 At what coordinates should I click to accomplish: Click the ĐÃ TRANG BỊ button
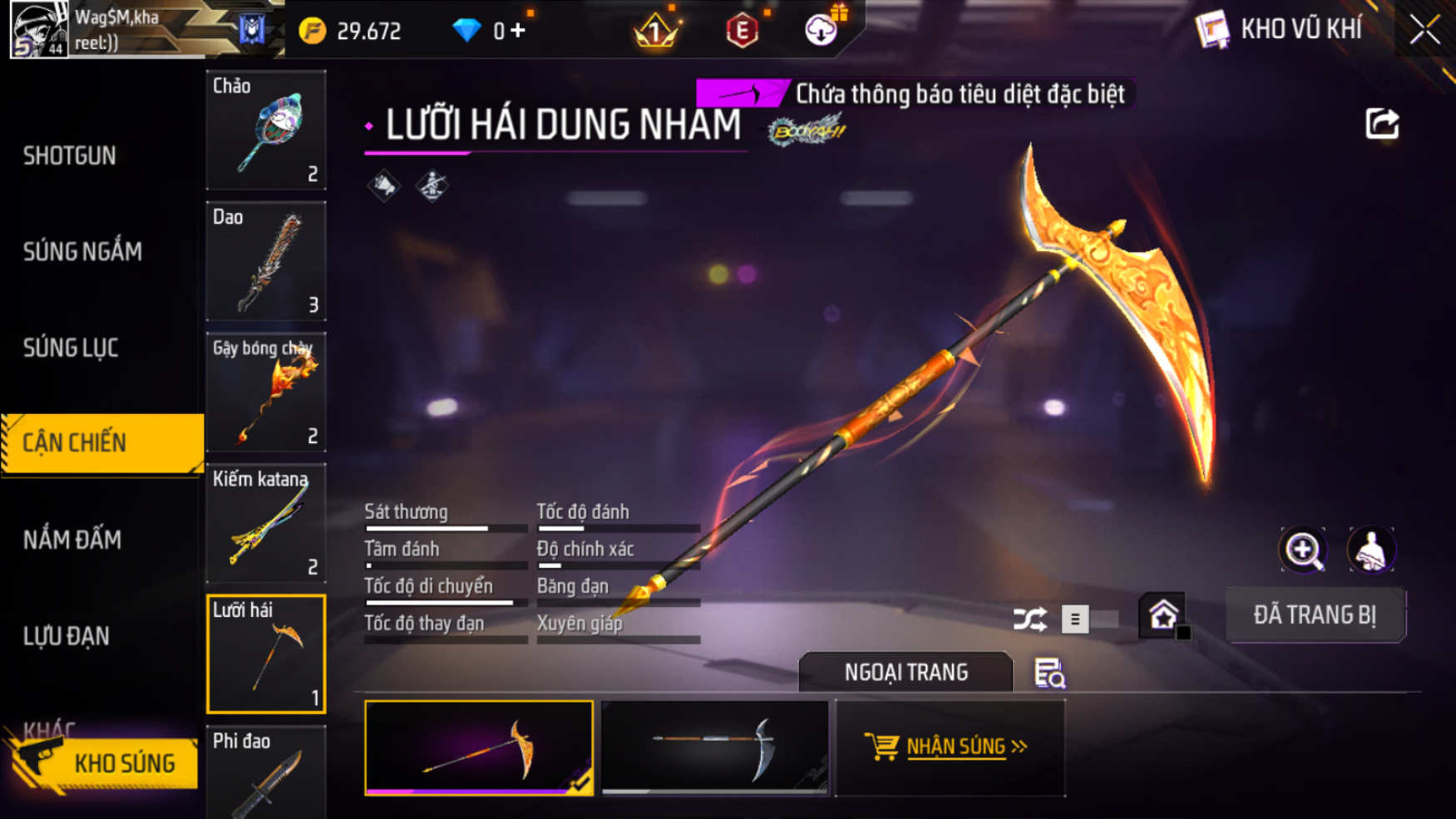pos(1315,615)
